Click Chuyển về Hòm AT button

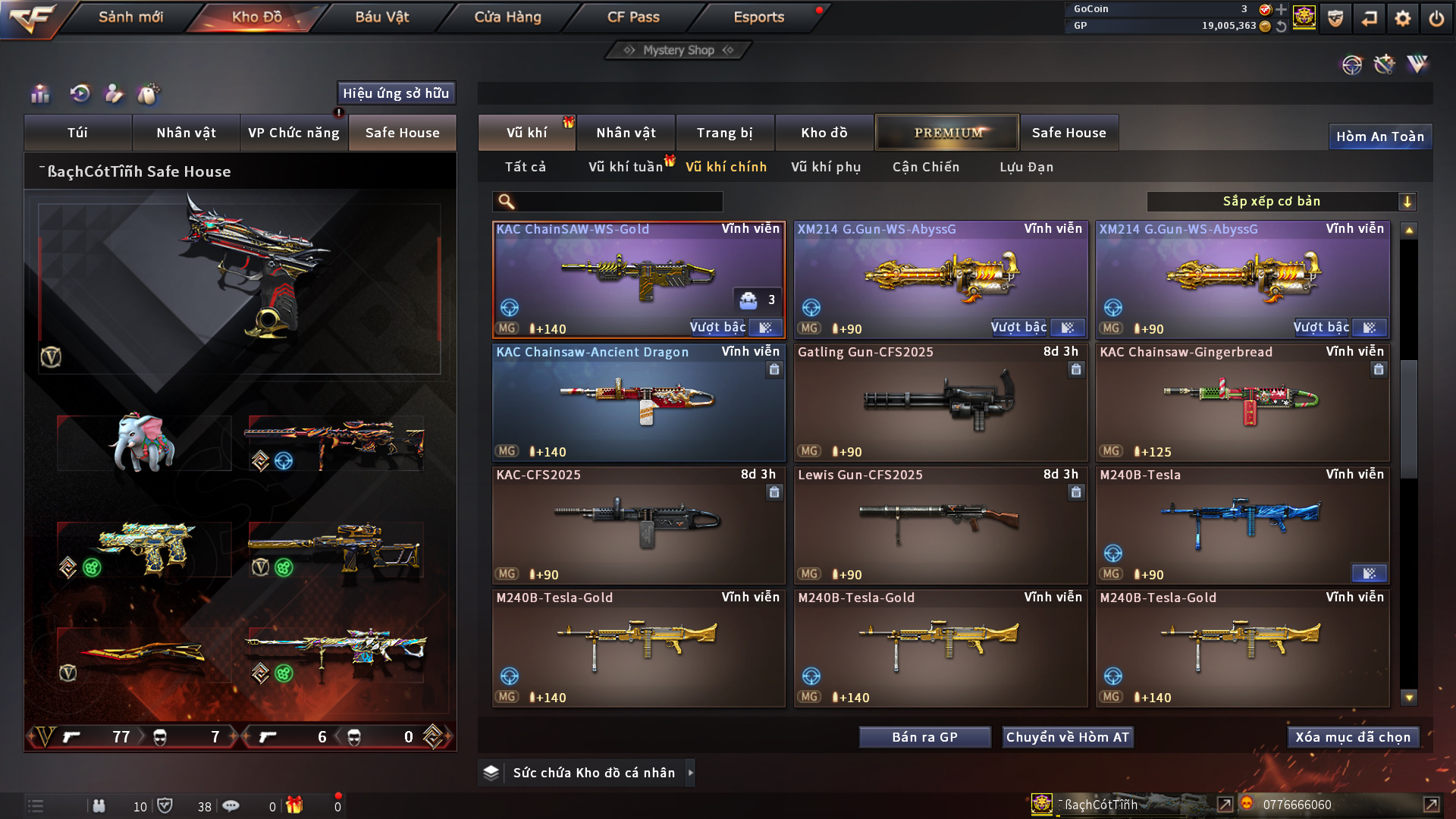point(1067,737)
